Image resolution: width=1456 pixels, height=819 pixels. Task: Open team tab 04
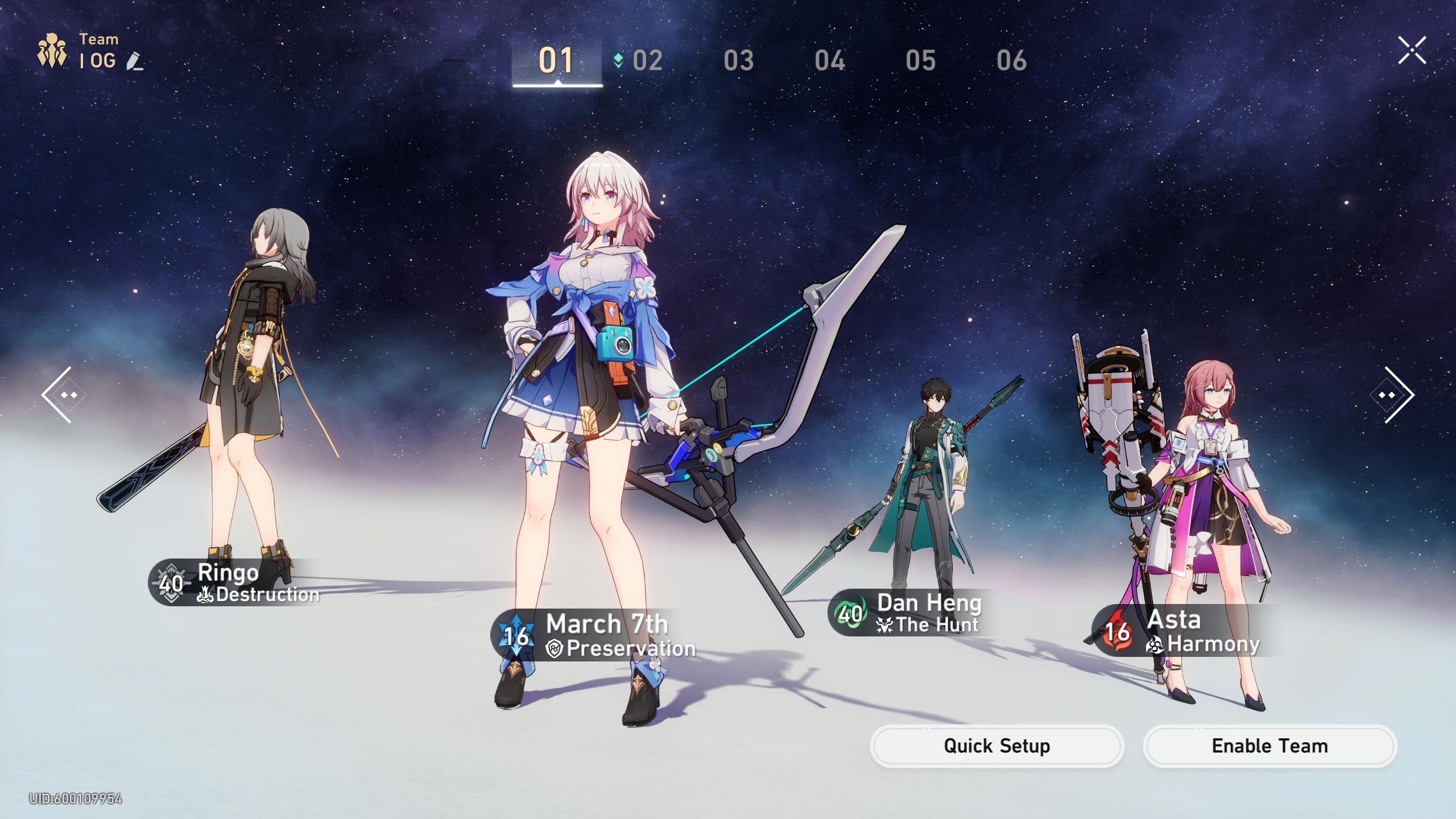[829, 60]
